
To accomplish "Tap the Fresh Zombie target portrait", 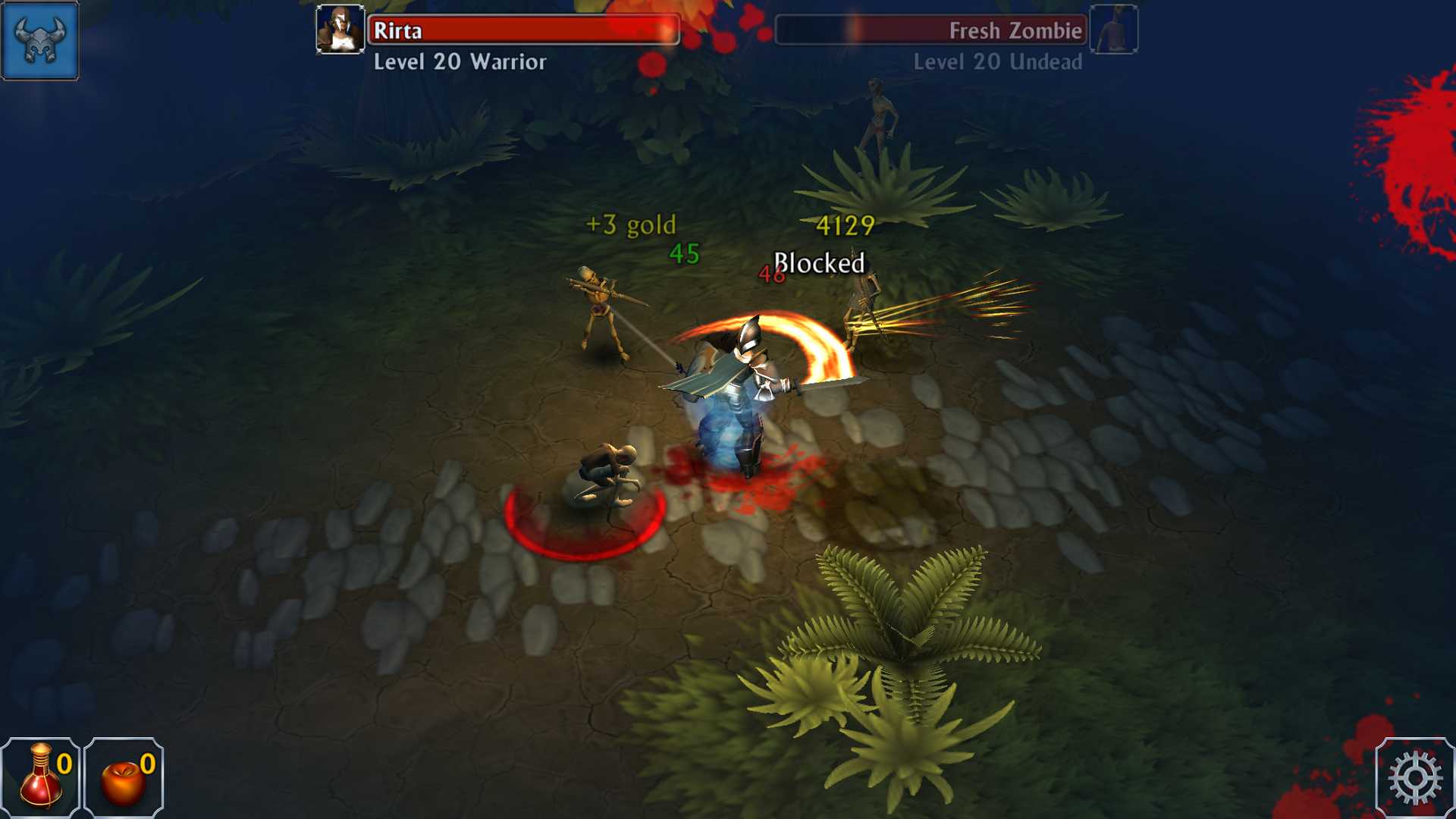I will (x=1113, y=30).
